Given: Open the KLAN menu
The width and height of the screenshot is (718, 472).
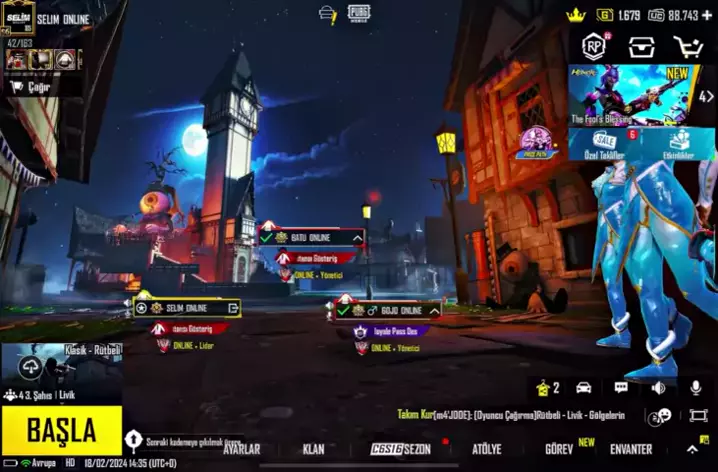Looking at the screenshot, I should pos(313,450).
